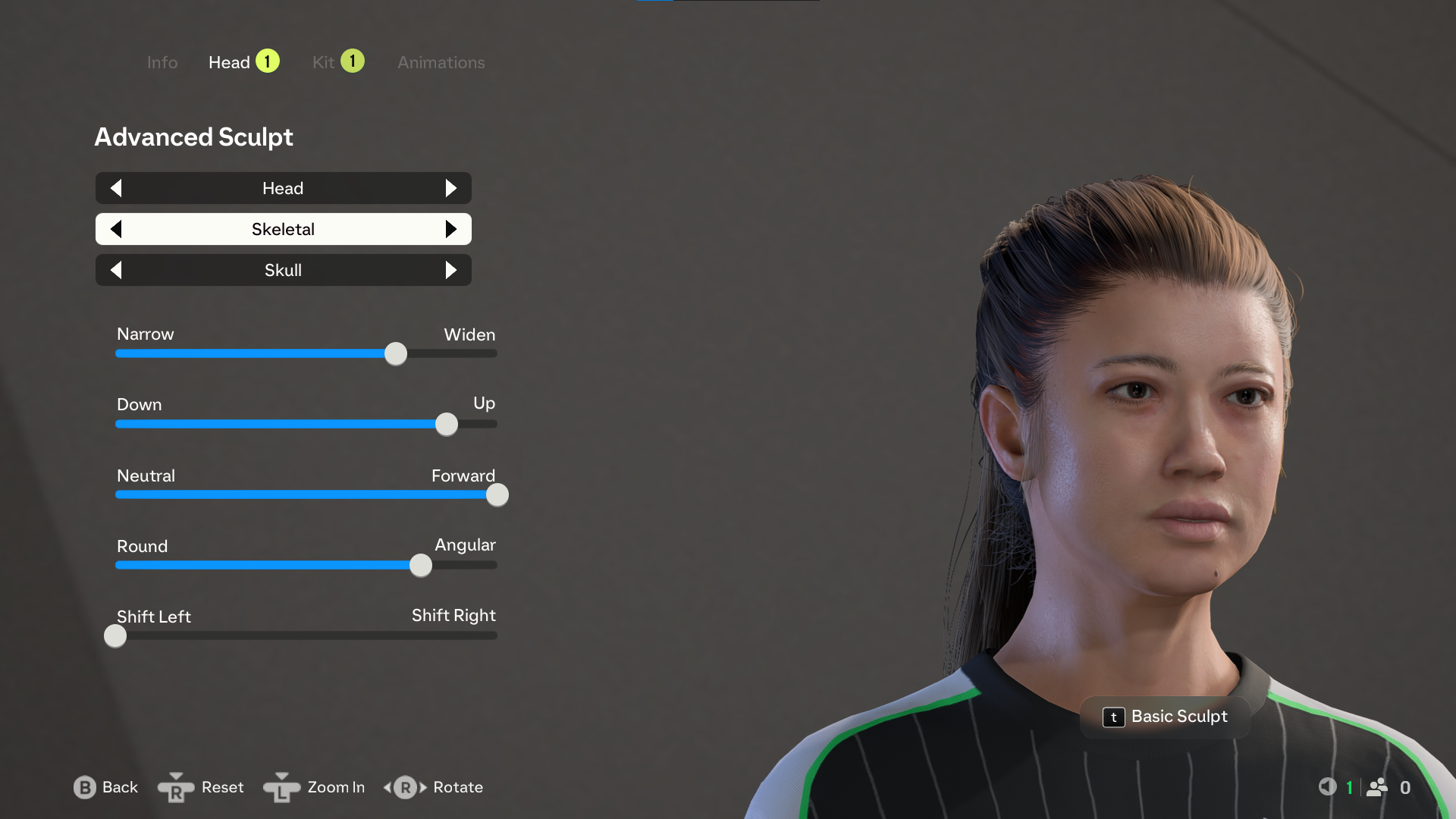
Task: Click the Reset right-stick icon
Action: 176,788
